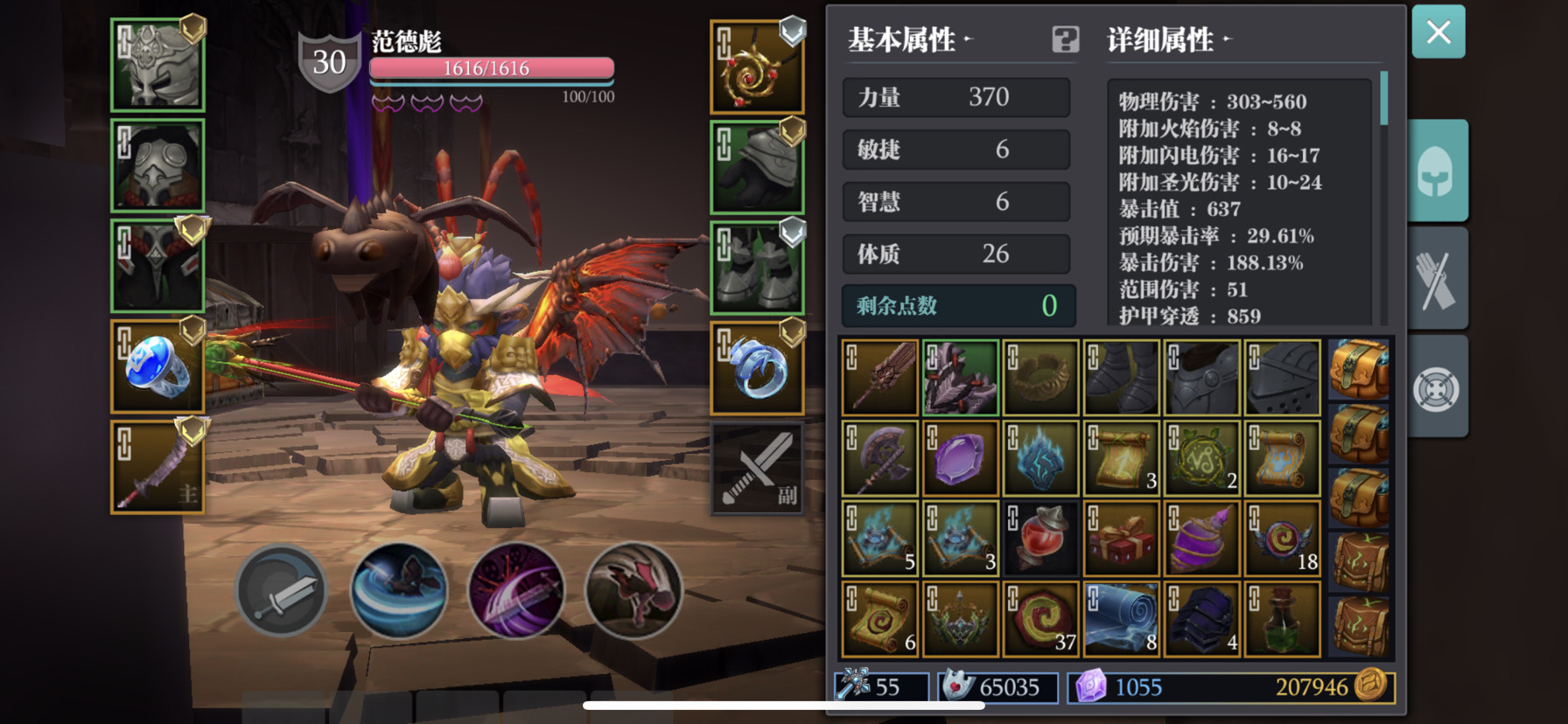This screenshot has height=724, width=1568.
Task: Click the 力量 strength stat entry
Action: click(955, 98)
